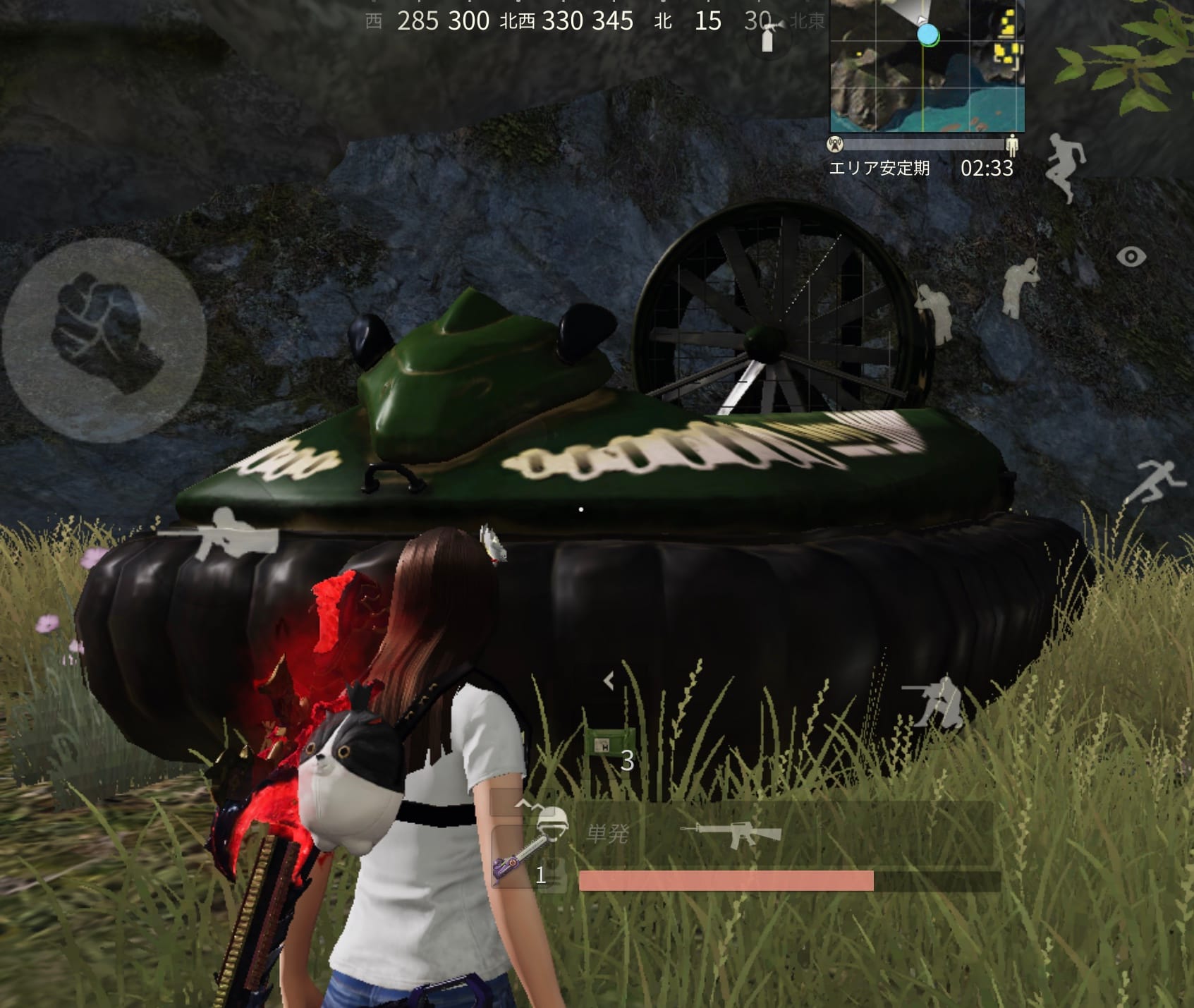Expand the item list with the left arrow

pos(609,681)
